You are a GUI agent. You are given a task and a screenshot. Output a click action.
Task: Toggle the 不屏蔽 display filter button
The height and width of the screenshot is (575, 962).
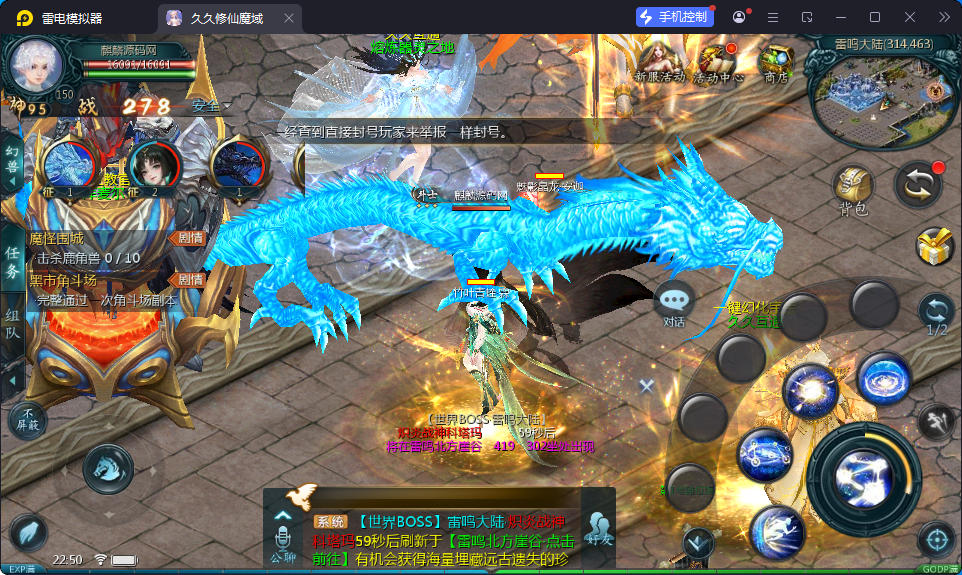pos(28,418)
